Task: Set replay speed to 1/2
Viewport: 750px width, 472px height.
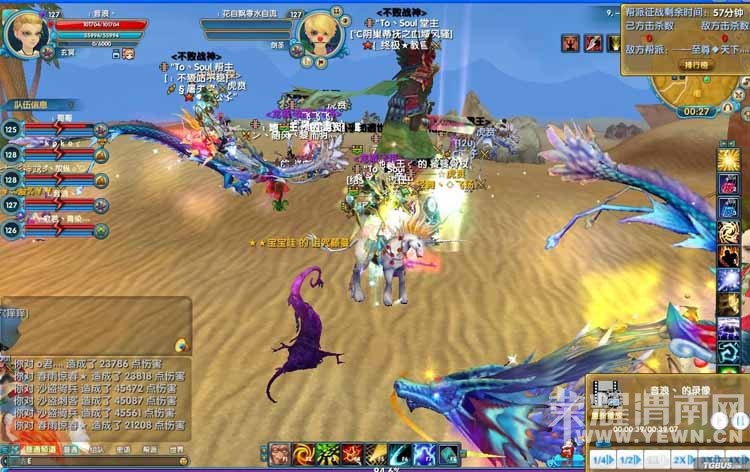Action: point(629,459)
